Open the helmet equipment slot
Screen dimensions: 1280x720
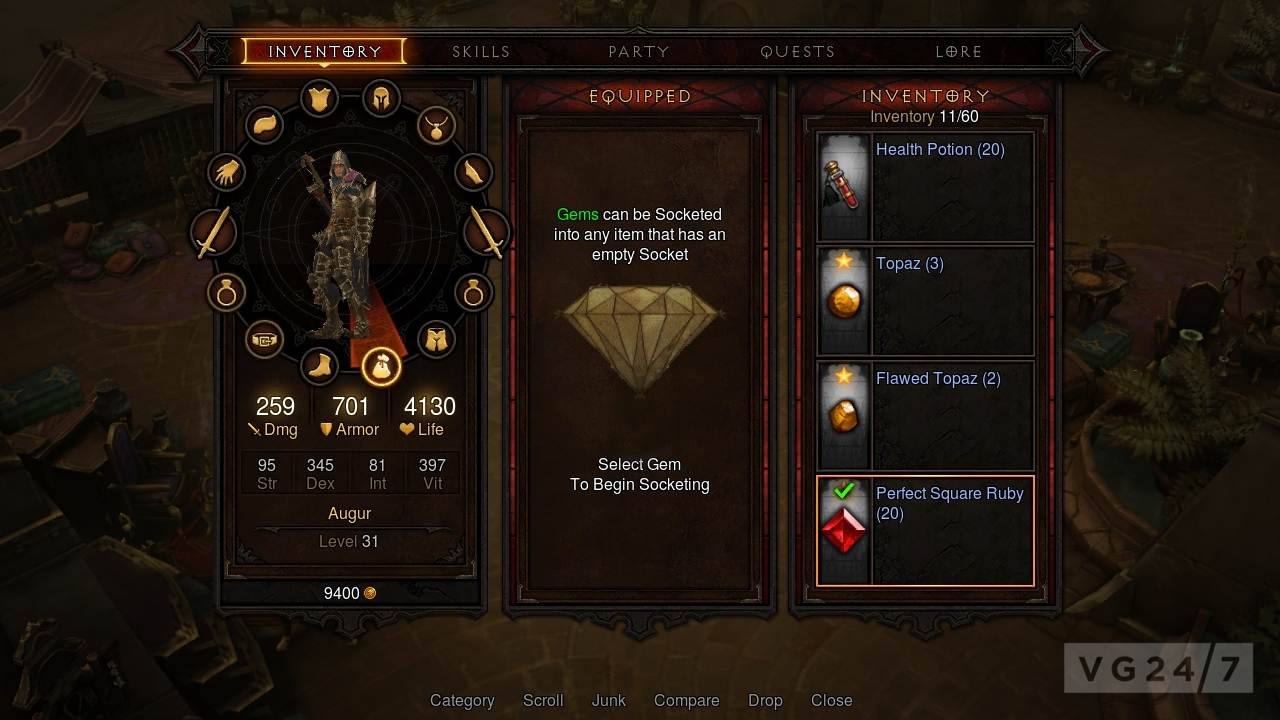pyautogui.click(x=381, y=98)
